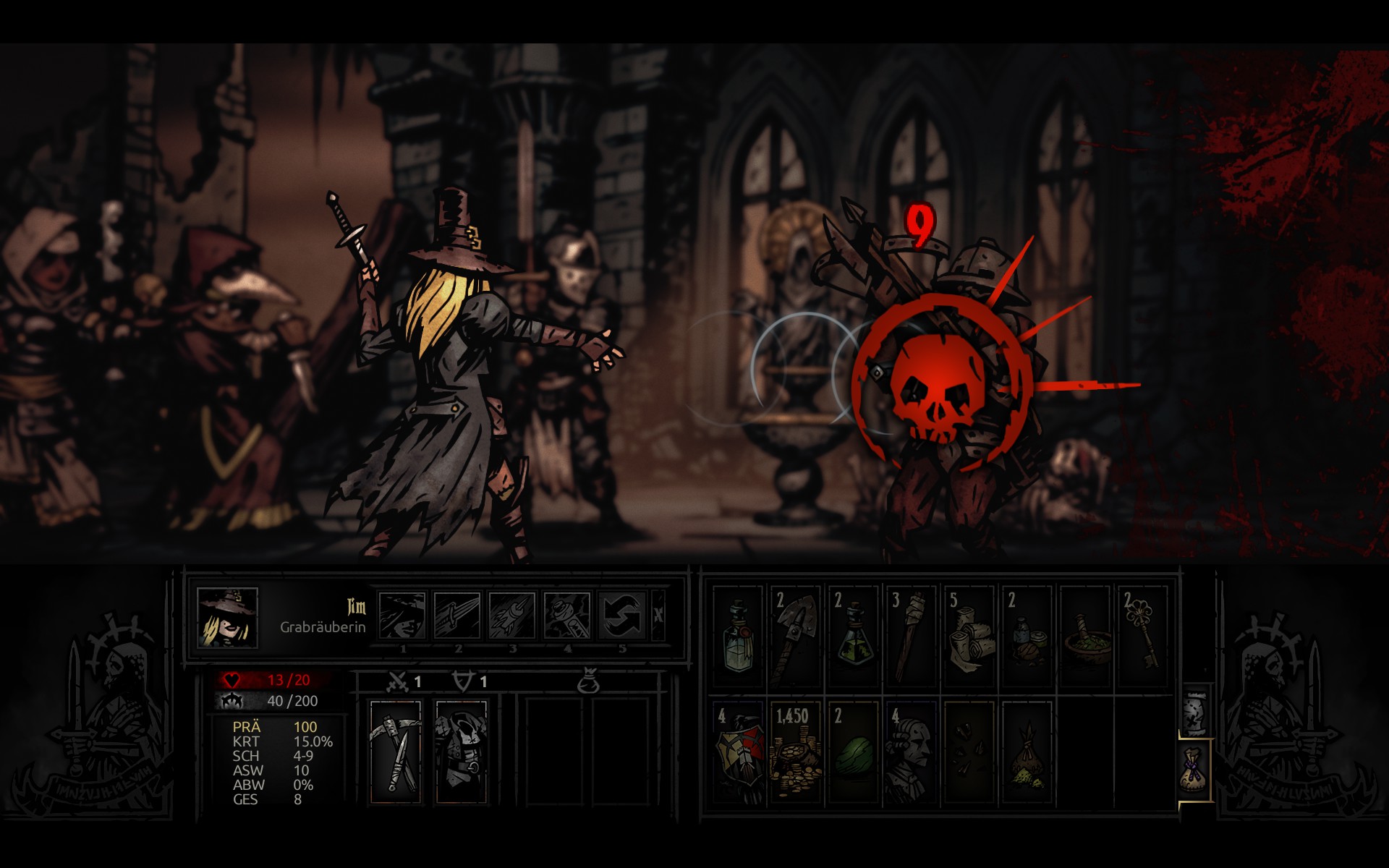
Task: Select the medicinal herbs bowl
Action: [x=1084, y=637]
